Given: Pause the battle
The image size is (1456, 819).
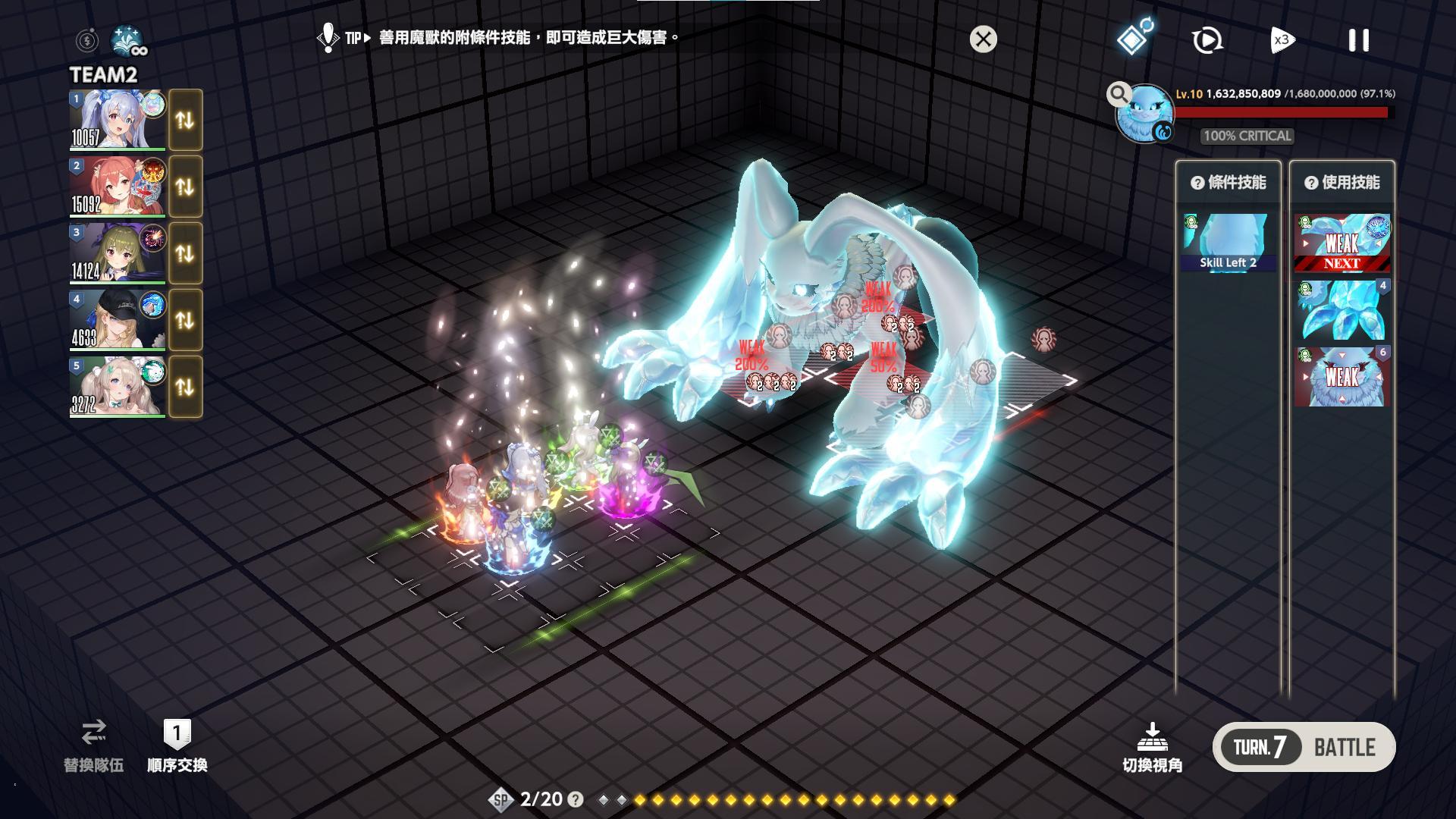Looking at the screenshot, I should [1358, 40].
